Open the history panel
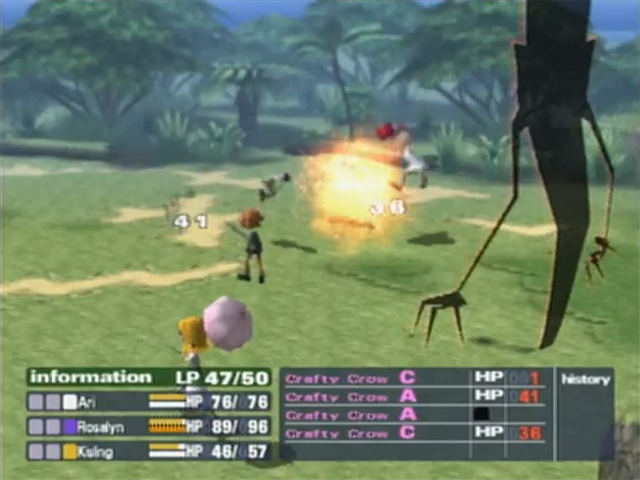This screenshot has height=480, width=640. pos(585,380)
